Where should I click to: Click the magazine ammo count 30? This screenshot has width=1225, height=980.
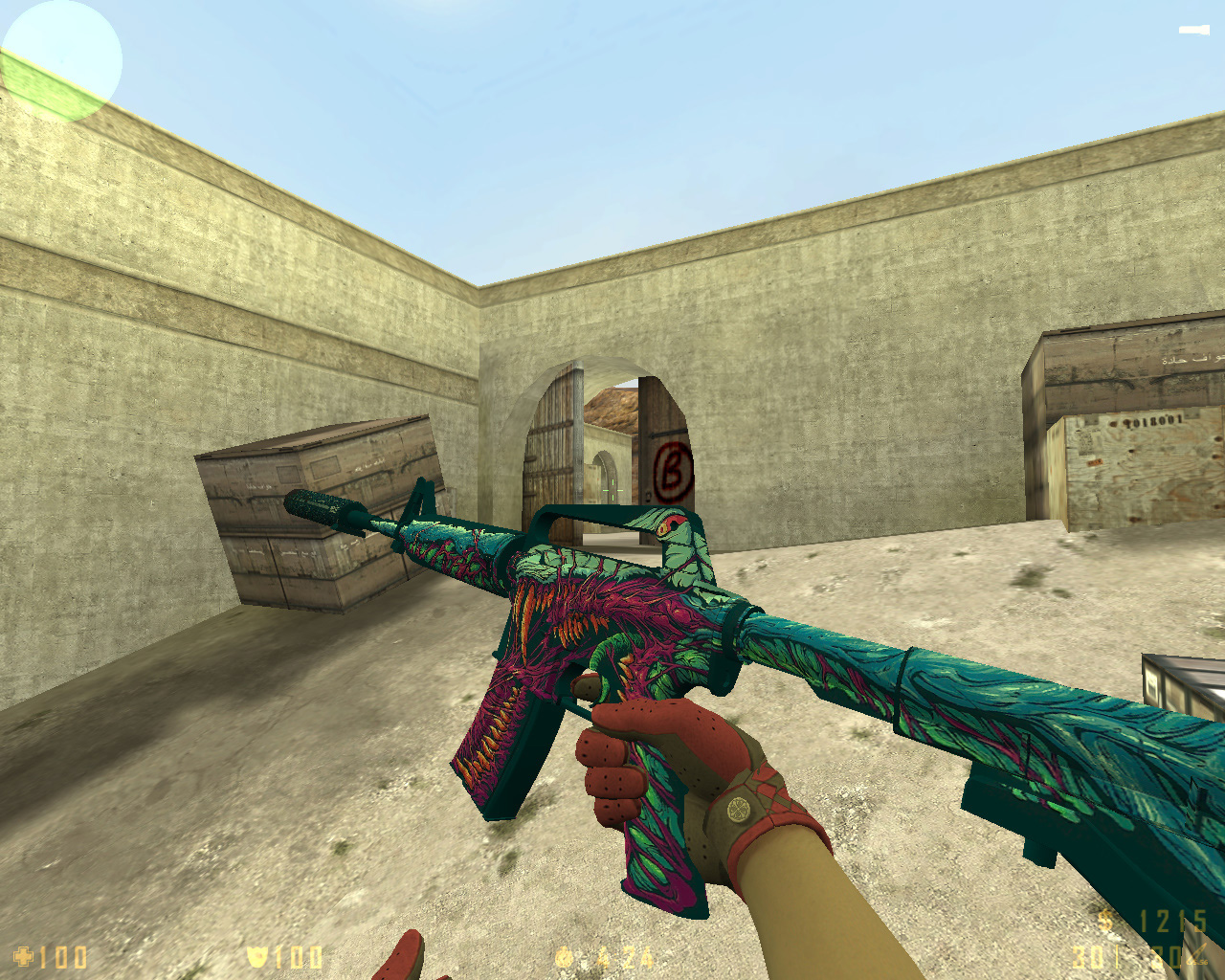[1087, 957]
